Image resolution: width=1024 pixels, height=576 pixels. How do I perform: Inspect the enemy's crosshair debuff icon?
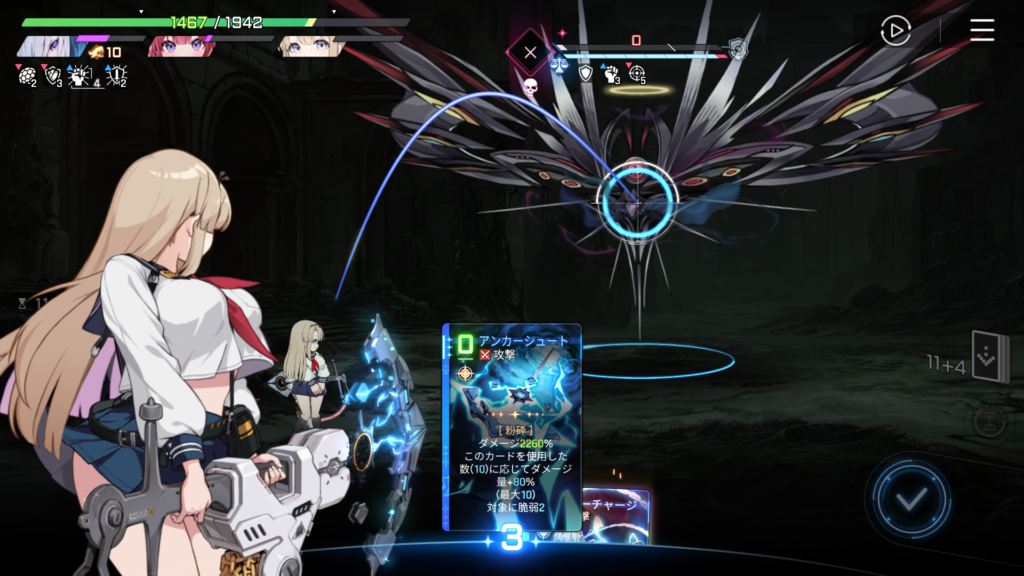637,73
